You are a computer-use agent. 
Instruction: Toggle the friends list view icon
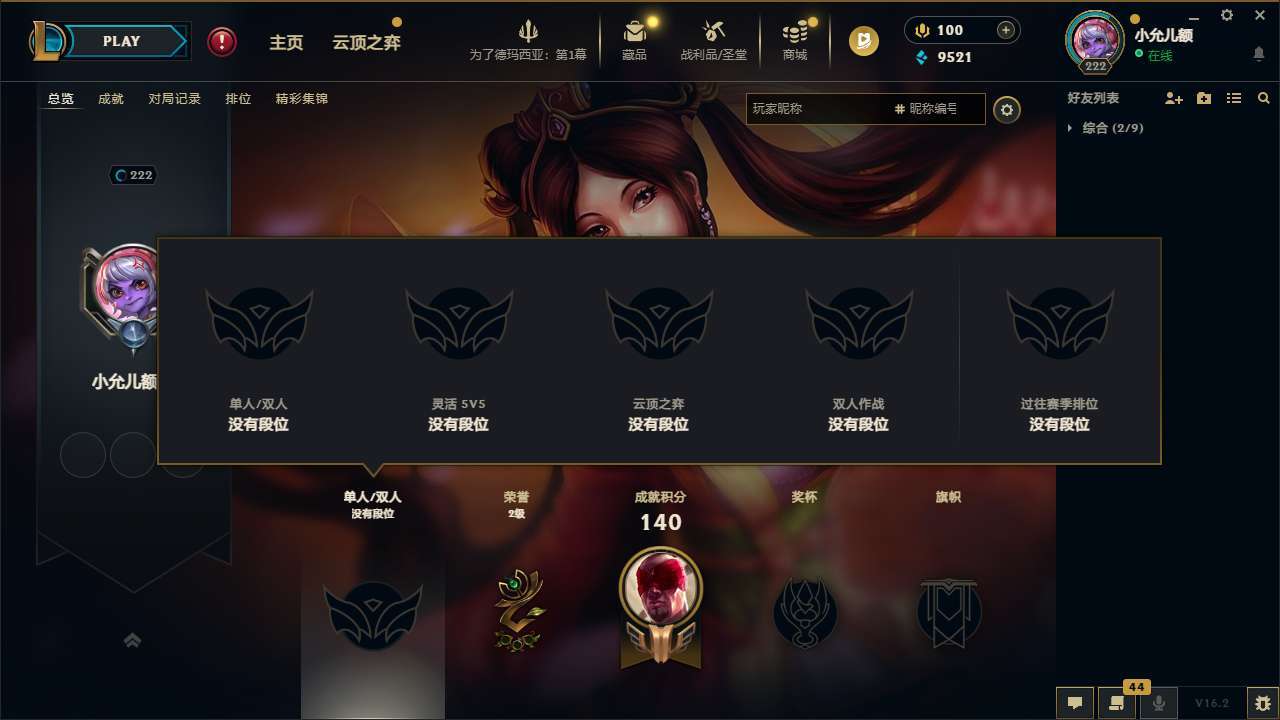1234,98
